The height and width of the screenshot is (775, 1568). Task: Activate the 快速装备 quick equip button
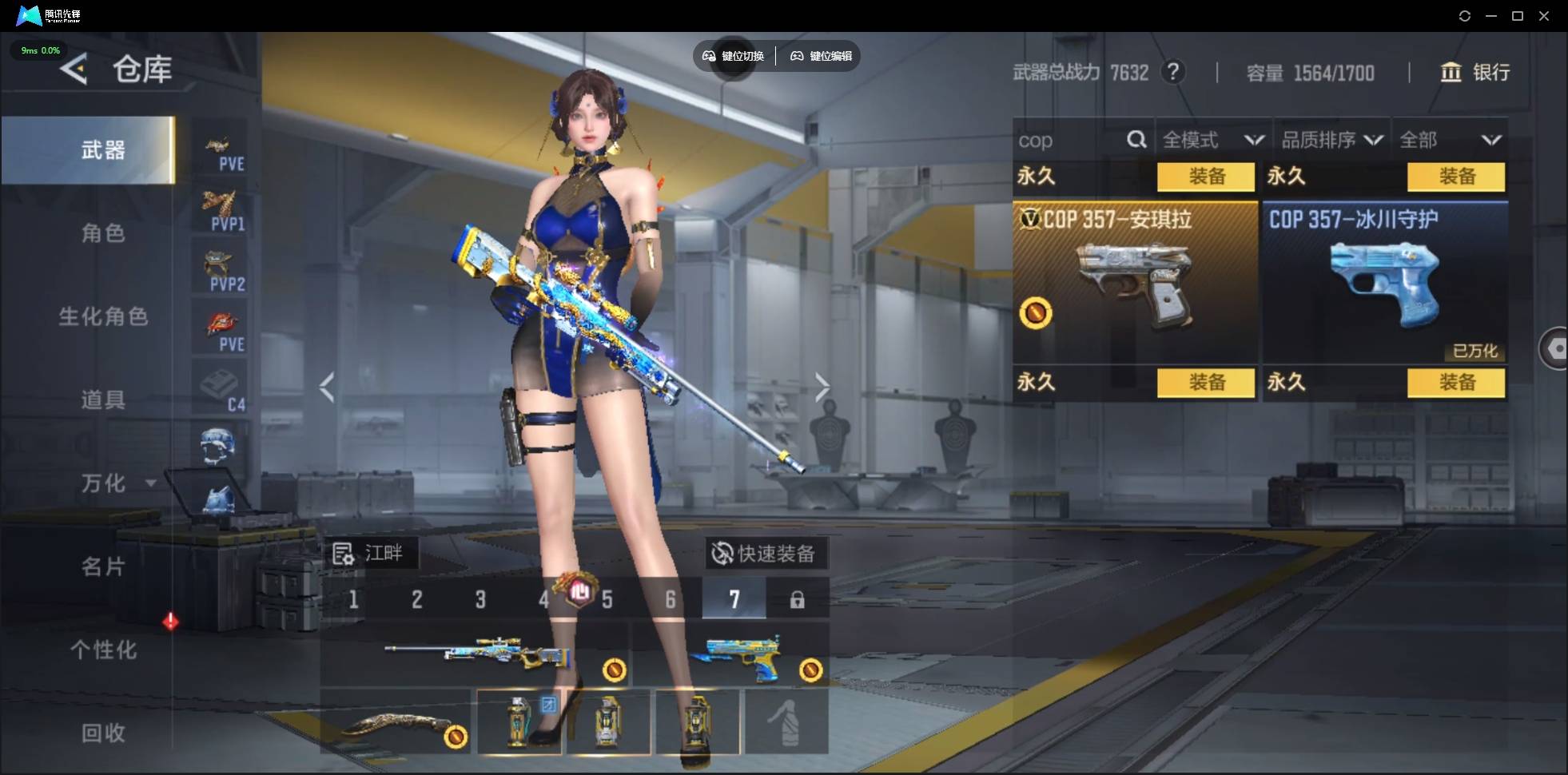(766, 553)
